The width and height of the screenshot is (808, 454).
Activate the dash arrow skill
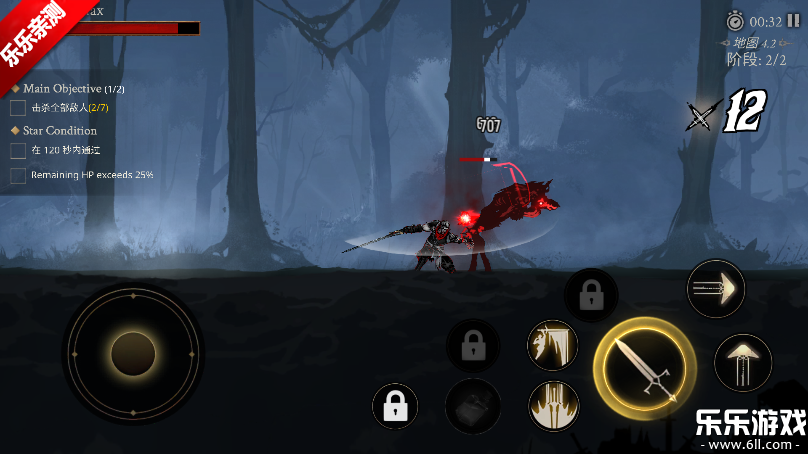(716, 289)
